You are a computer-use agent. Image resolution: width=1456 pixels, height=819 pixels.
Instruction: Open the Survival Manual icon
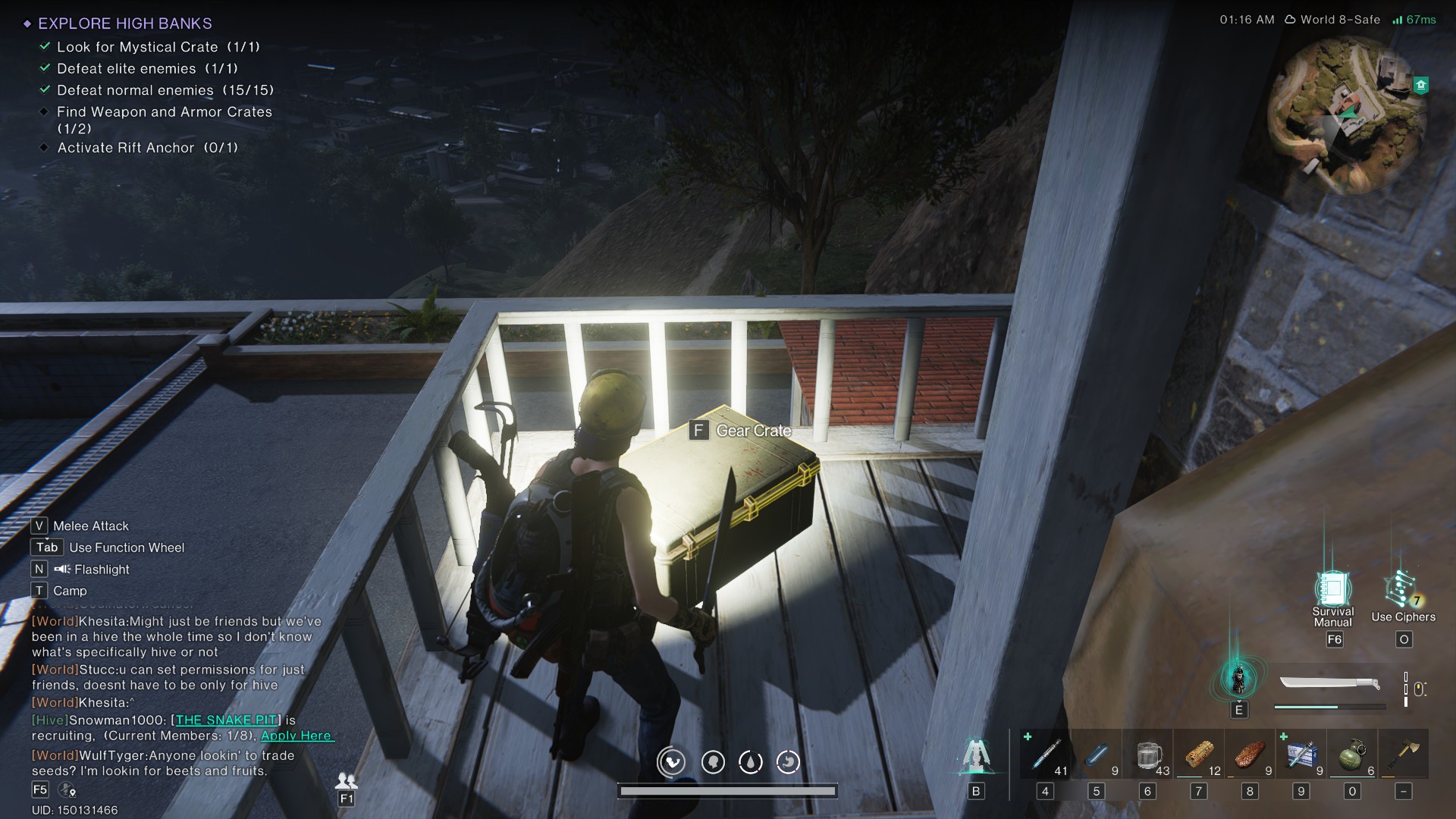click(x=1332, y=589)
